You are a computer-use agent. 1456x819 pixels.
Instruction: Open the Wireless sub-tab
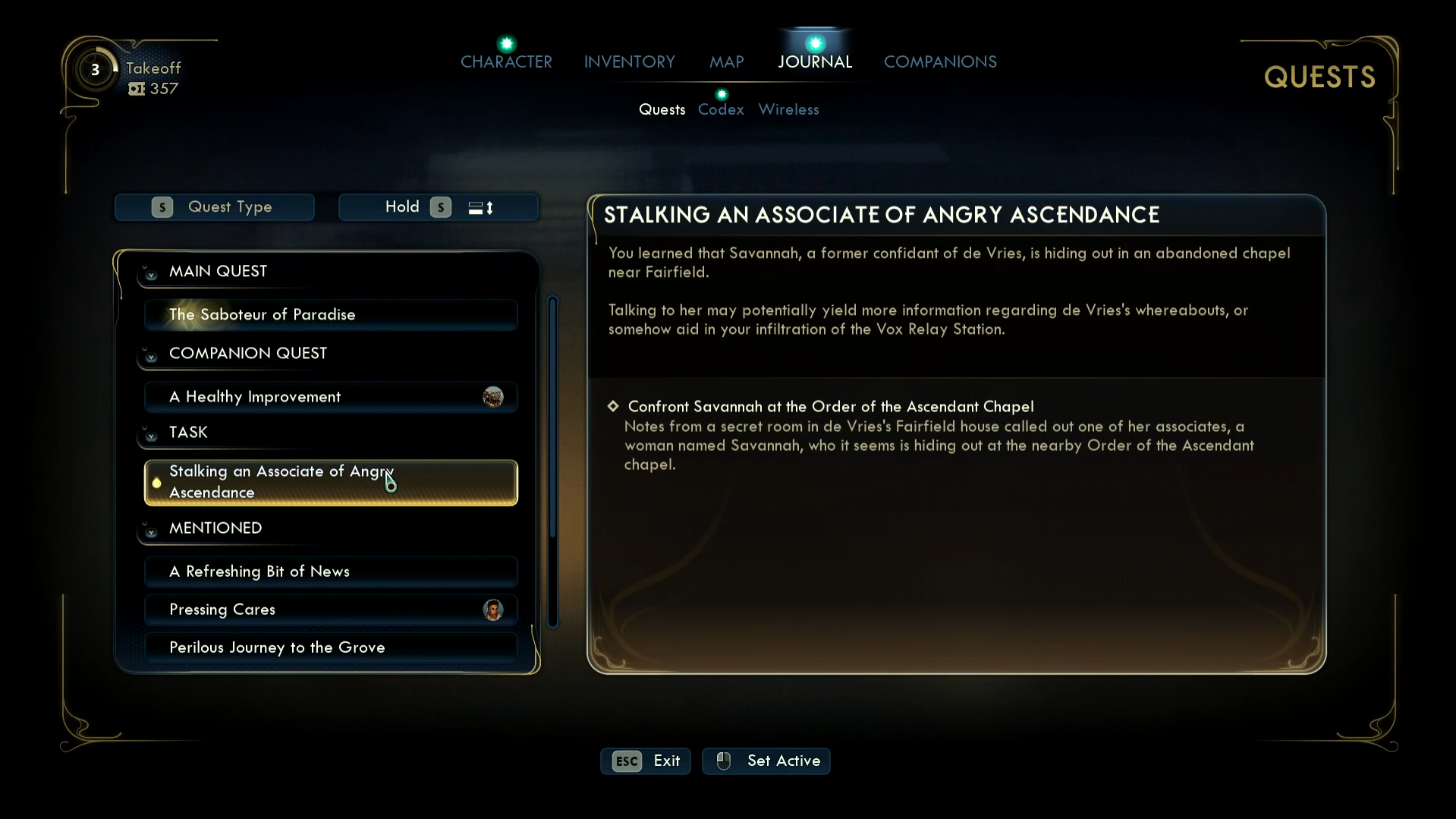point(788,109)
